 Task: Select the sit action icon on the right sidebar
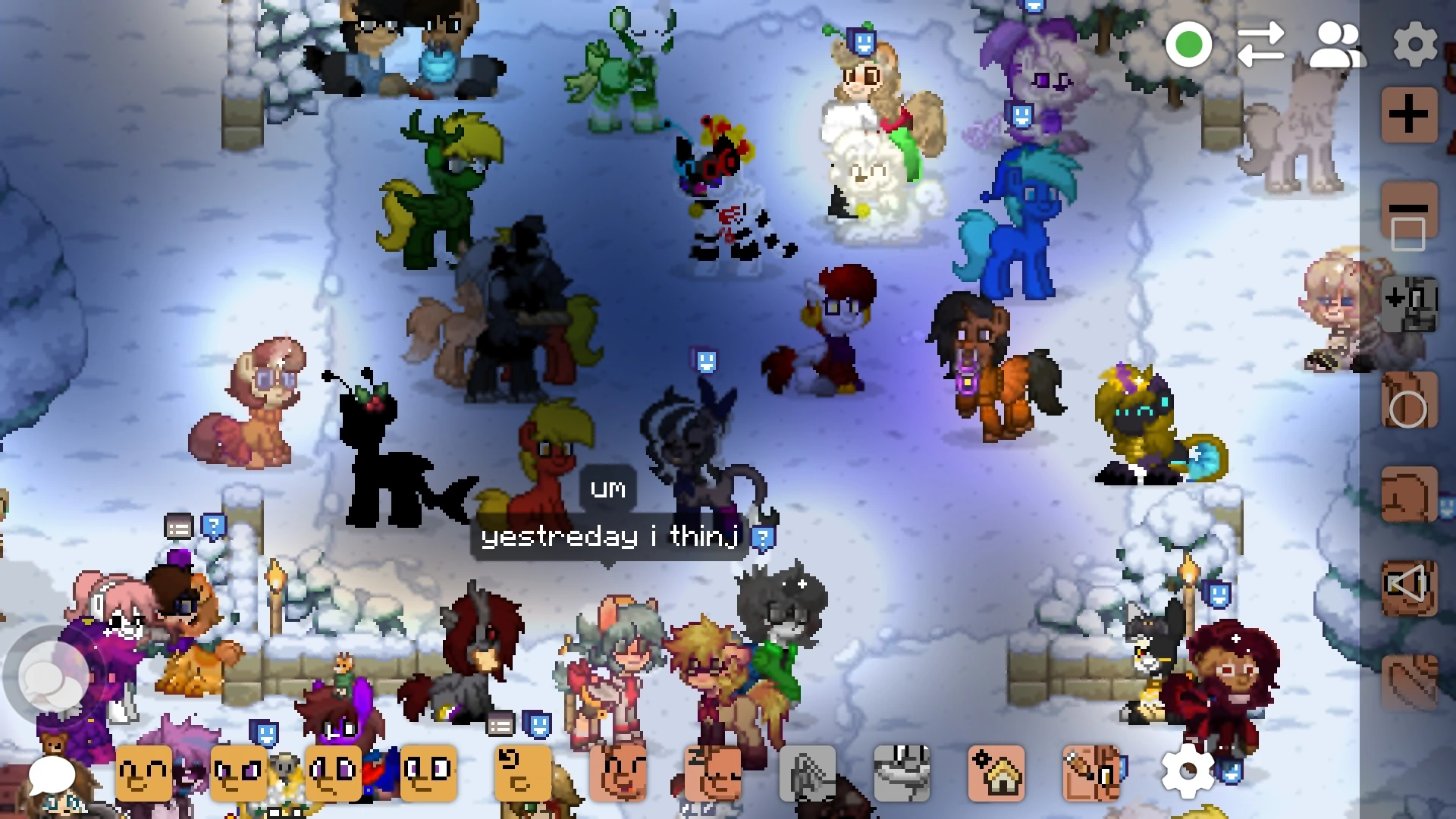pos(1409,495)
